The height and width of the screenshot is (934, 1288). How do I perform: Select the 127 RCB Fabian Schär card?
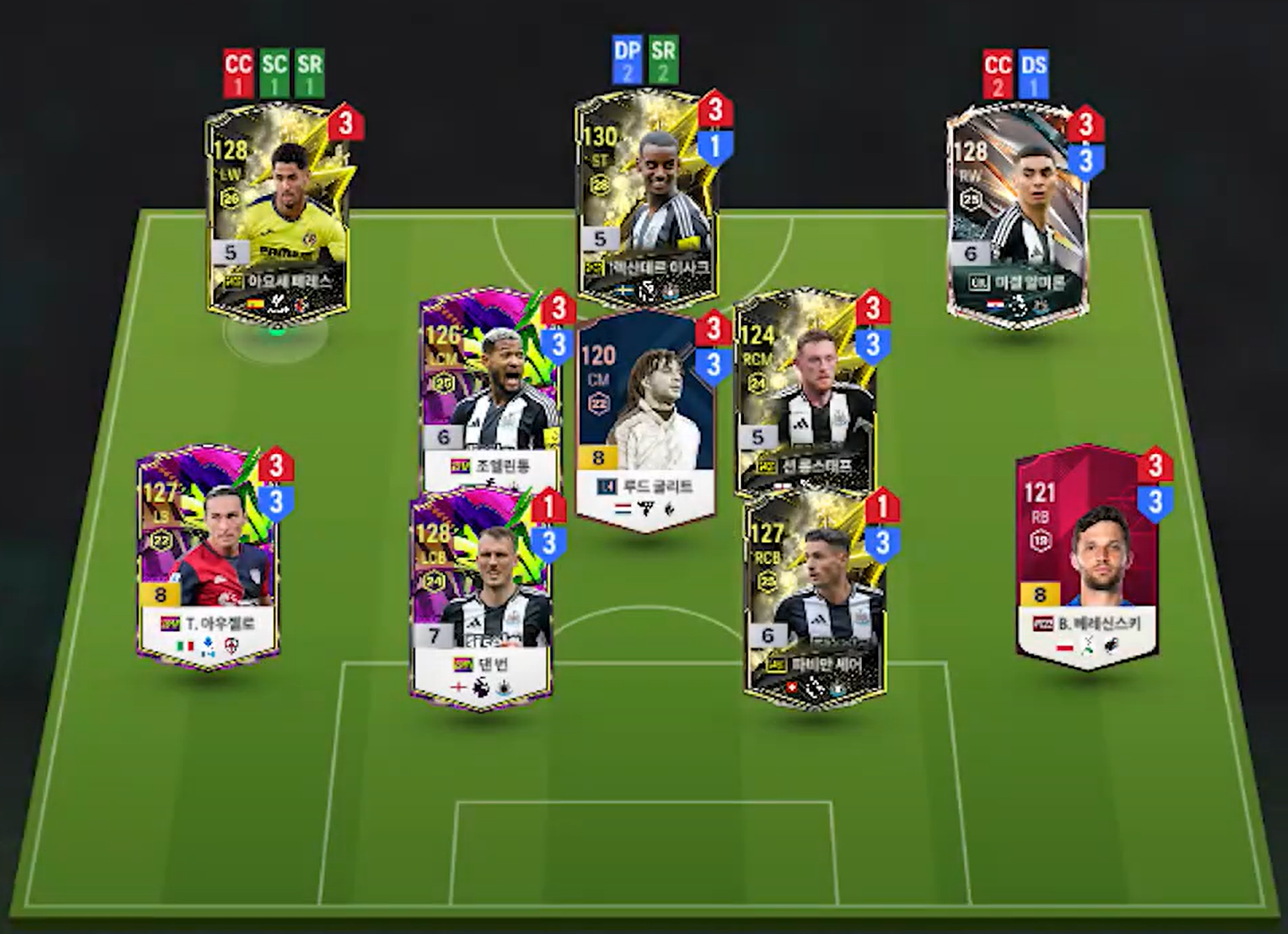pyautogui.click(x=815, y=600)
